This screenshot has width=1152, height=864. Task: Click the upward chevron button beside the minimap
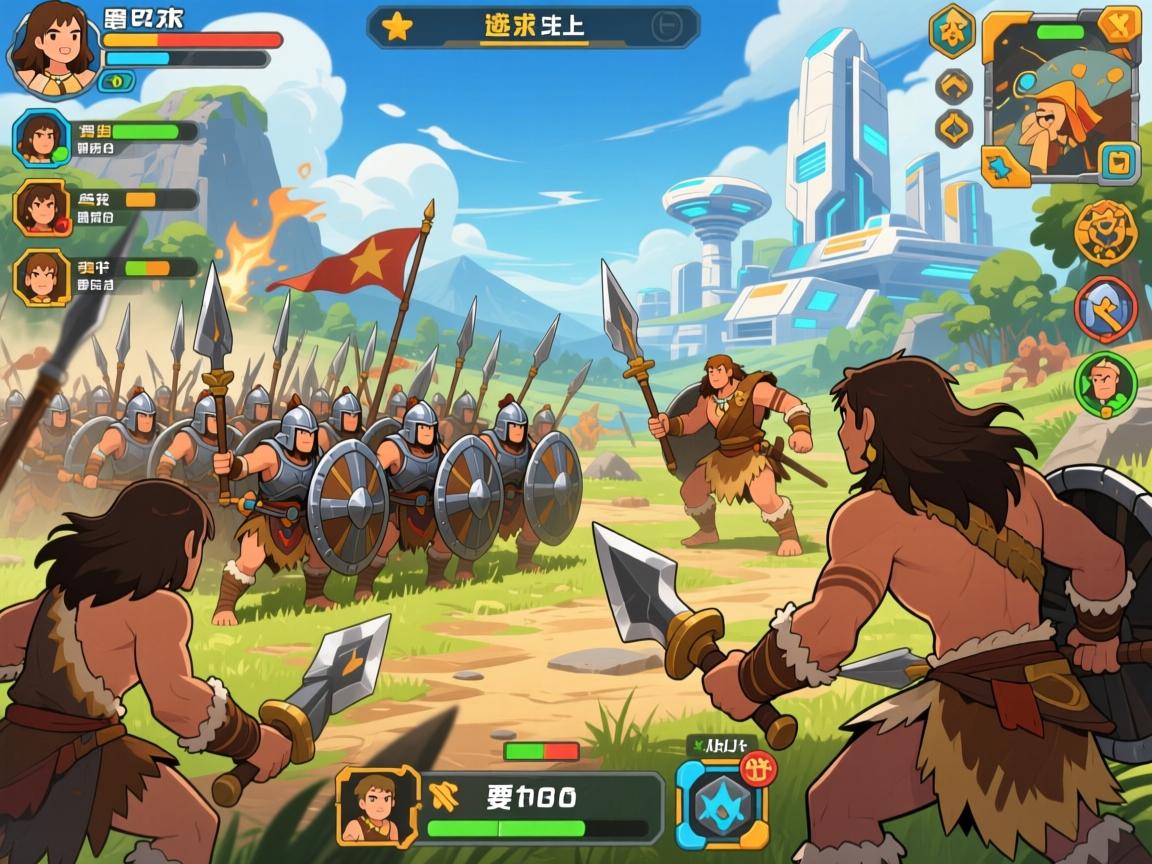point(953,86)
